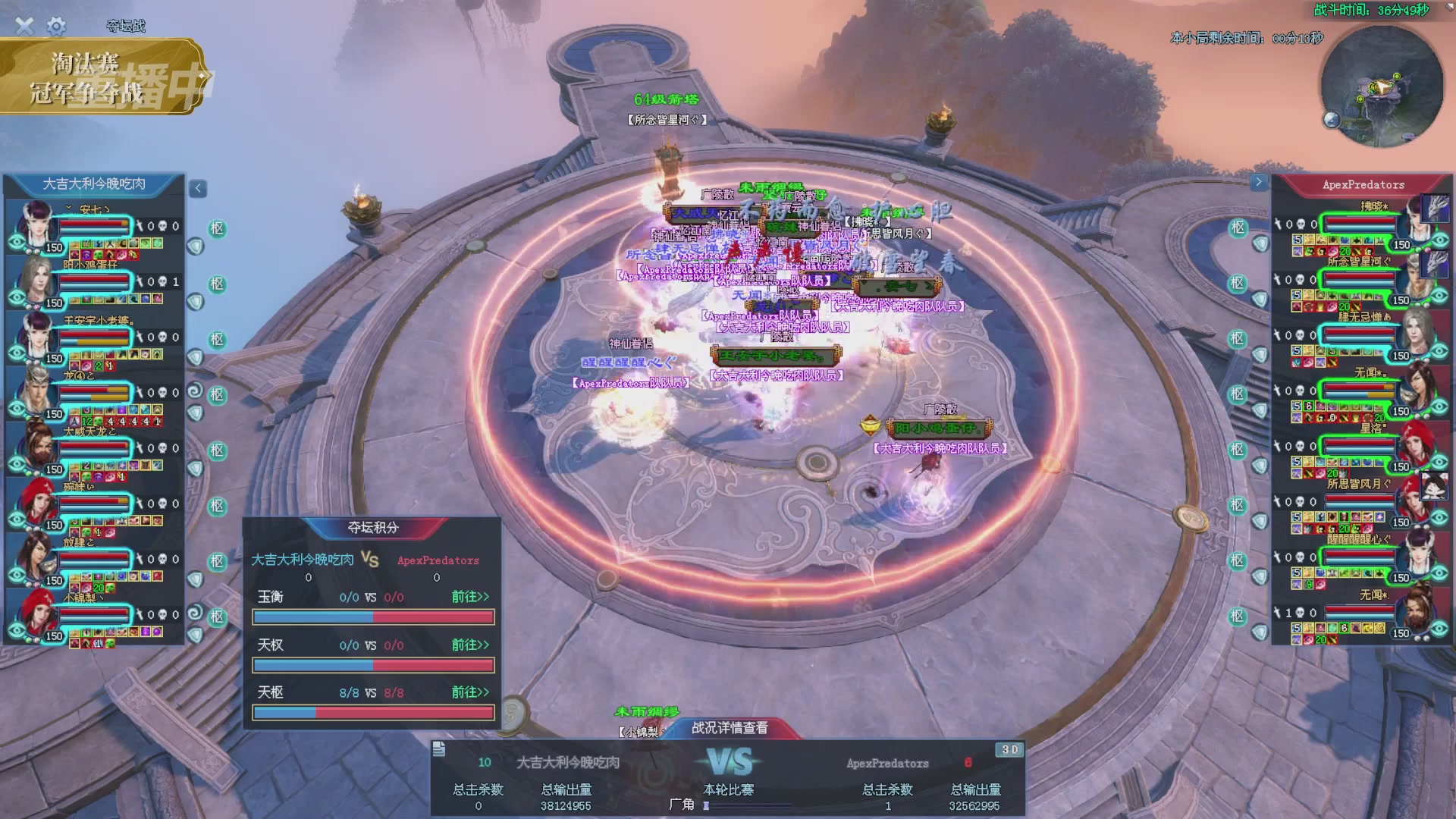1456x819 pixels.
Task: Open the 战况详情查看 battle details tab
Action: pos(730,728)
